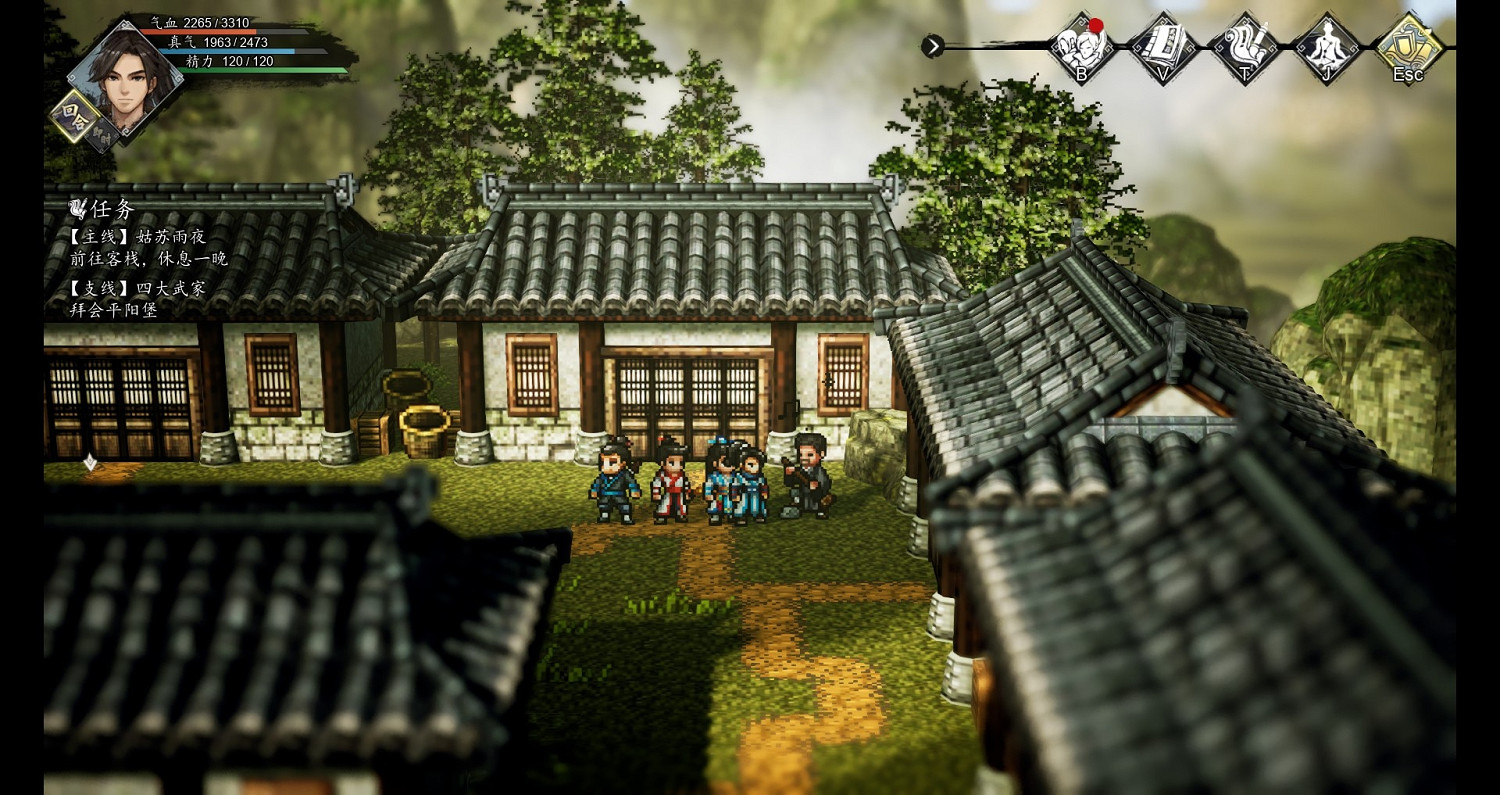Click the red notification dot on the B icon
This screenshot has width=1500, height=795.
pos(1098,25)
